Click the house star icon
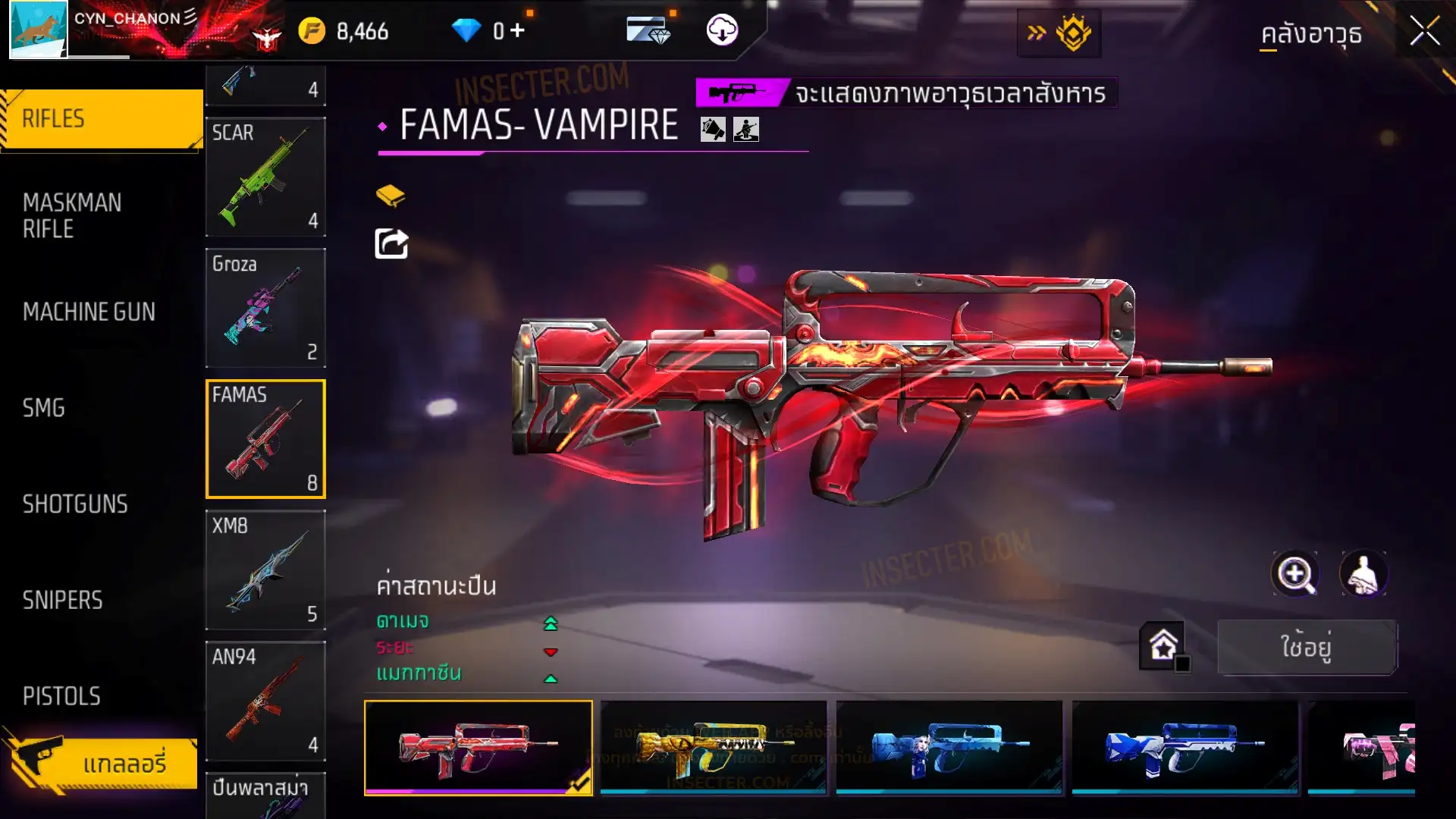The image size is (1456, 819). 1163,646
